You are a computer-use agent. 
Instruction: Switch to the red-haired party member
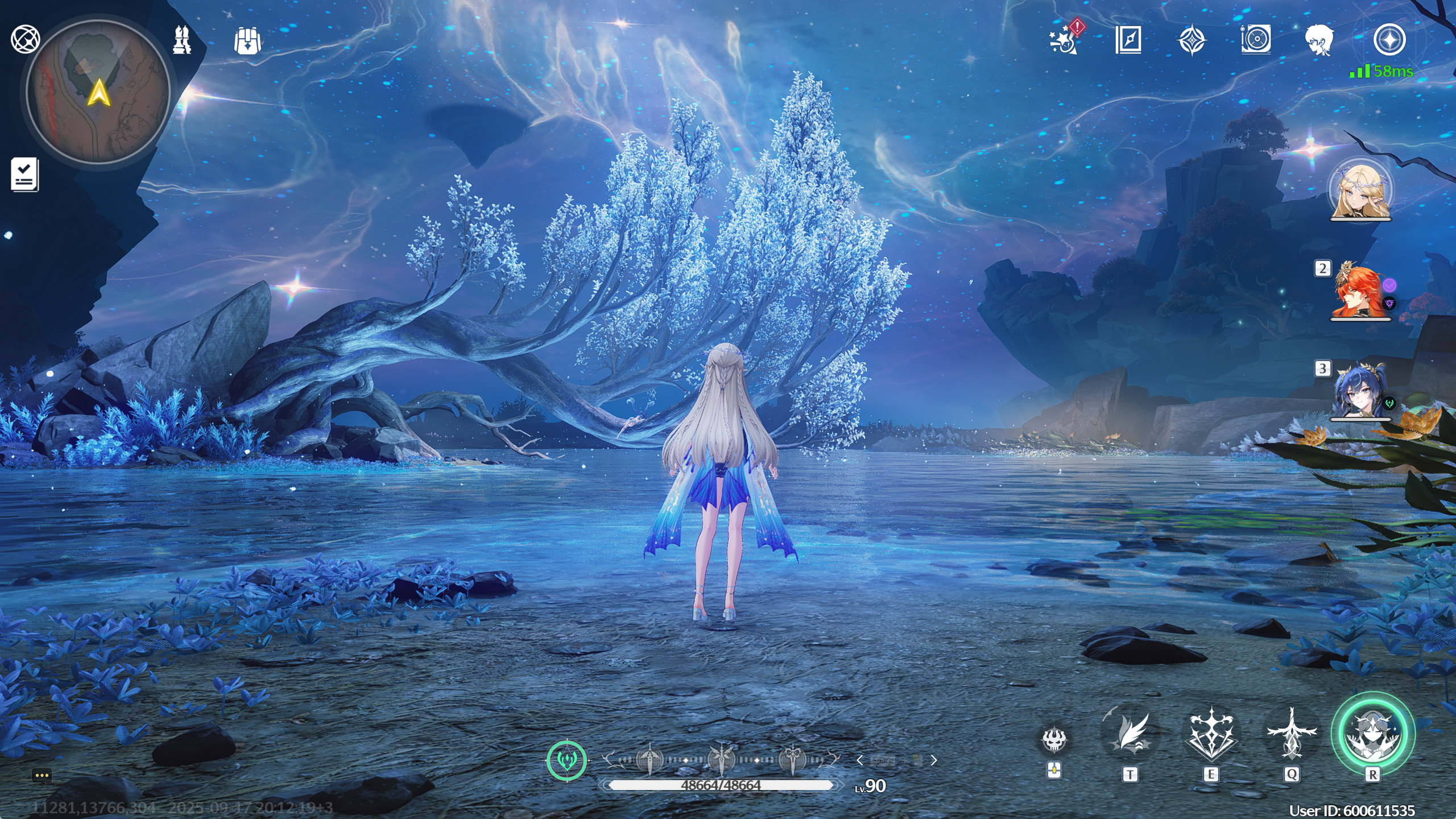tap(1360, 291)
